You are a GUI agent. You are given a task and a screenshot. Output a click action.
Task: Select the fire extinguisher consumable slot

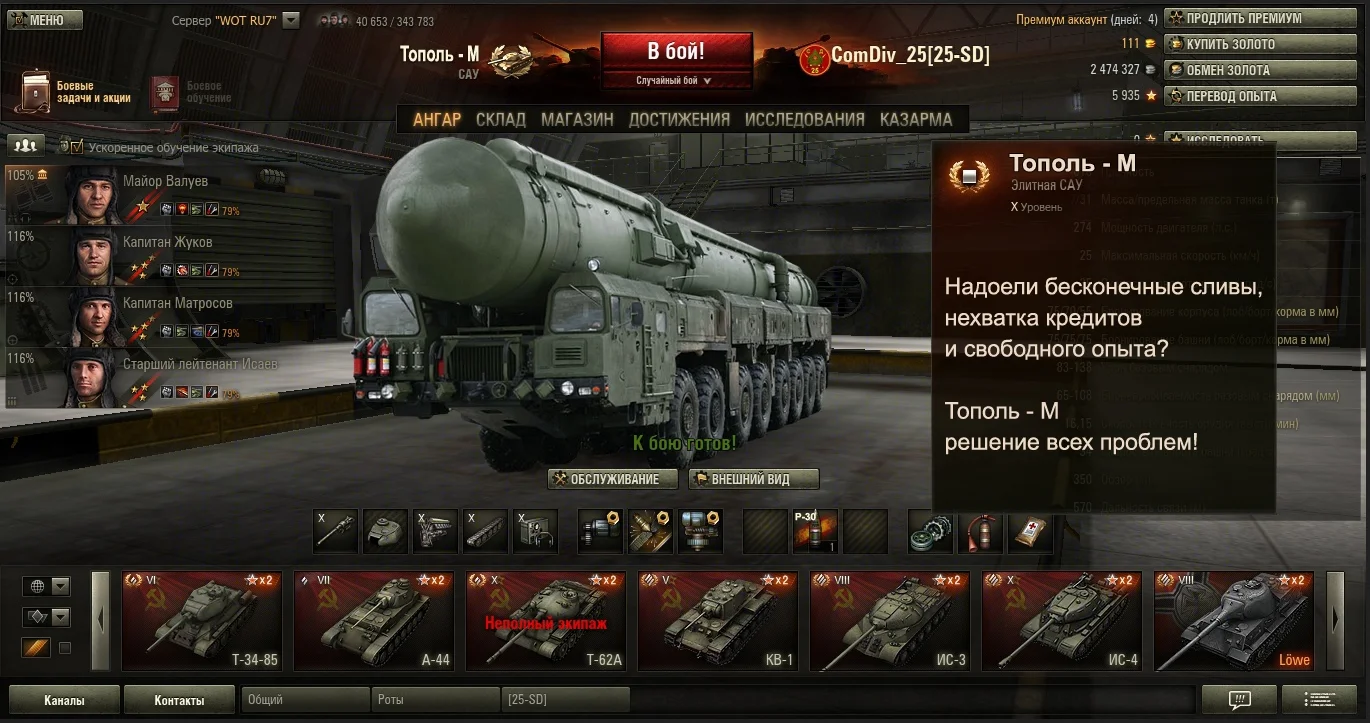point(980,531)
